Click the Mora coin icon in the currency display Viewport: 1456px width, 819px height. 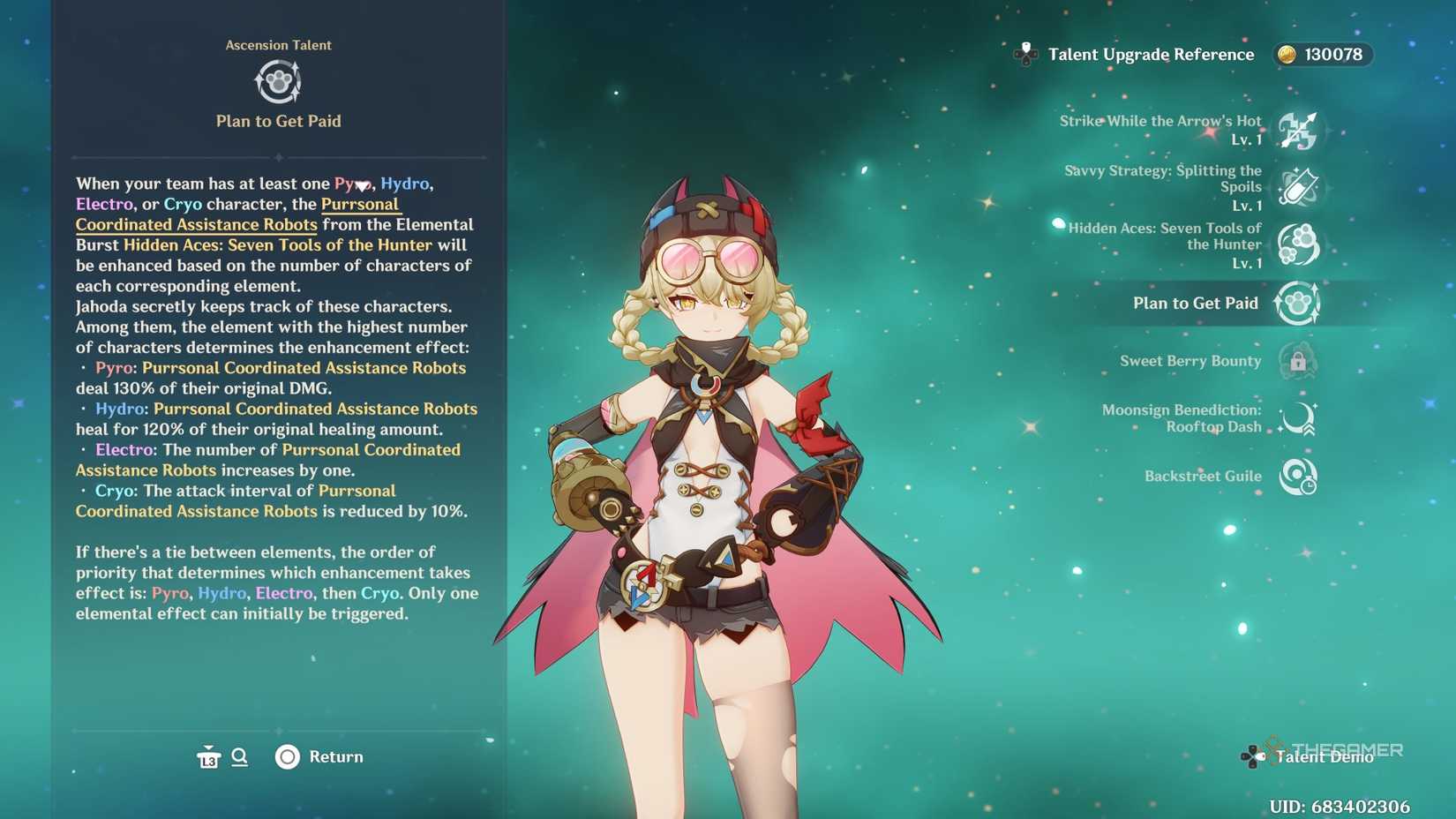[x=1288, y=54]
